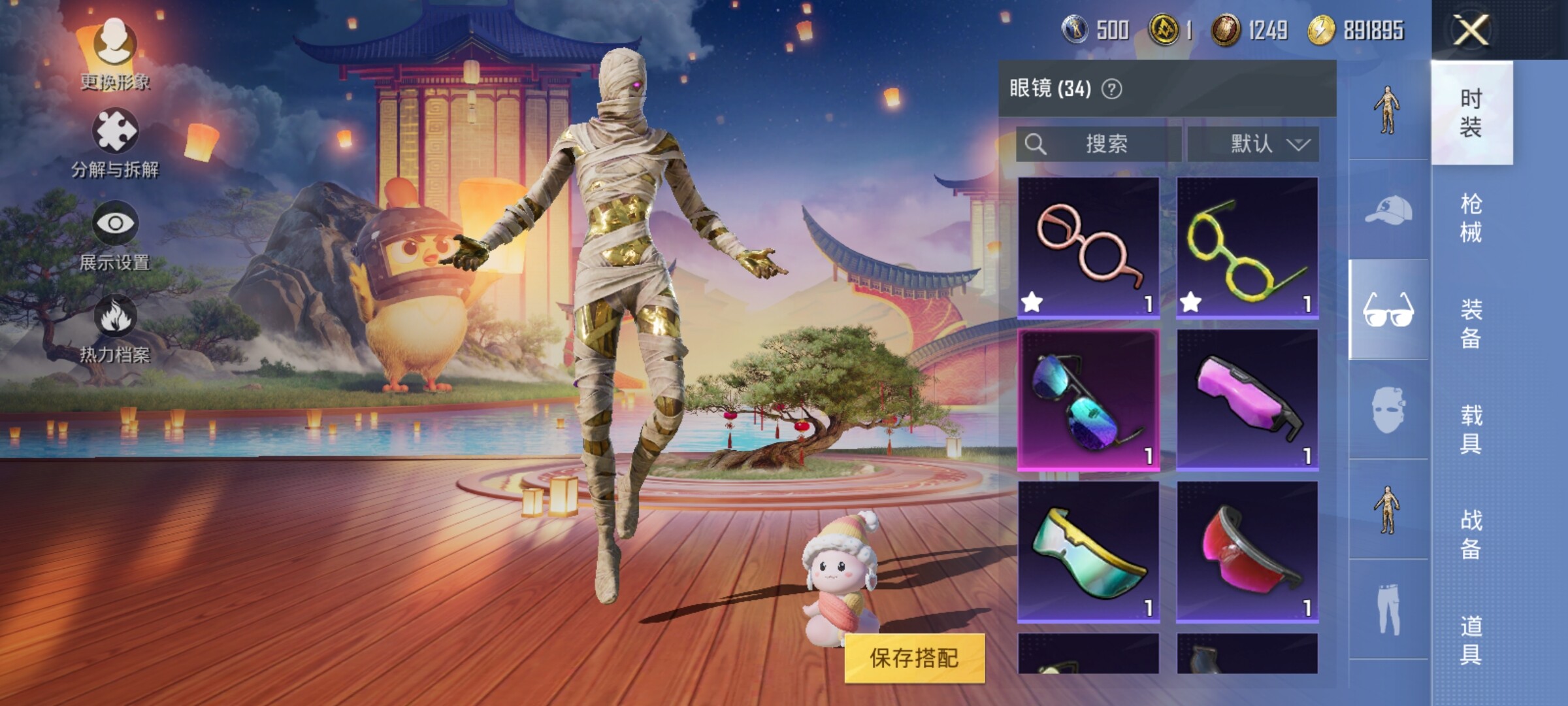Open the 默认 sort dropdown
This screenshot has height=706, width=1568.
1253,144
